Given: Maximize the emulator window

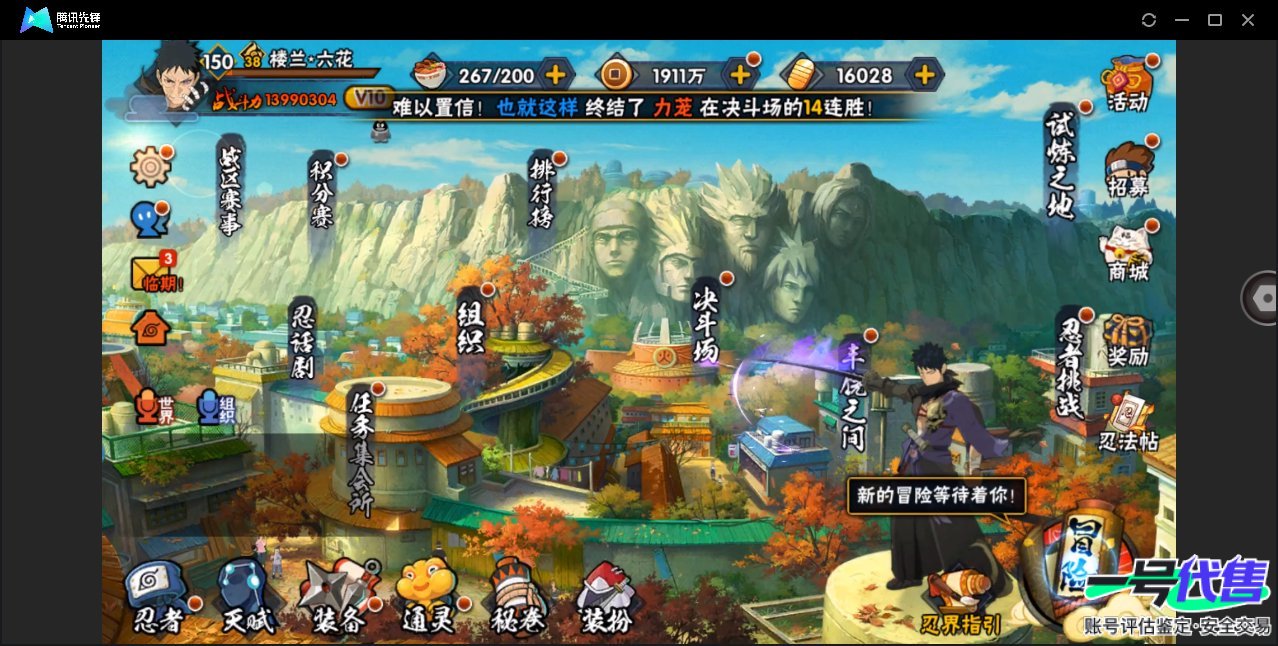Looking at the screenshot, I should [1215, 20].
